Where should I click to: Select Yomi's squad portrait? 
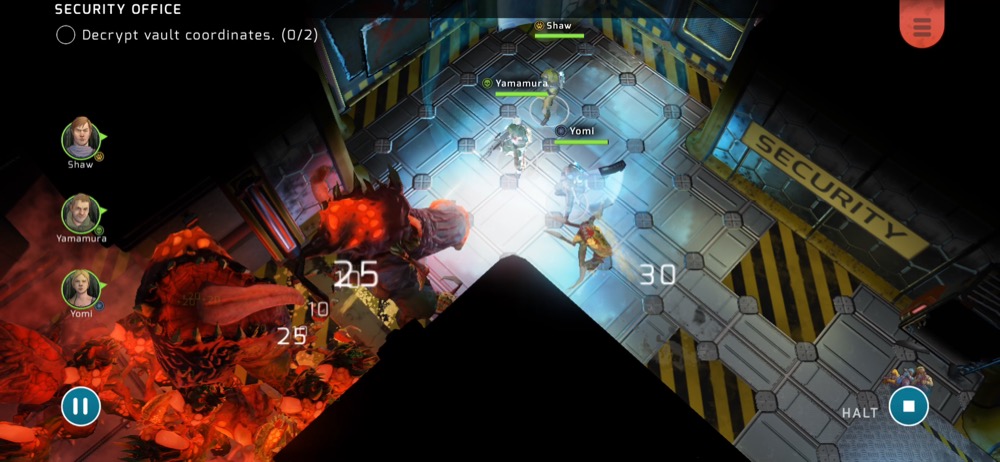[x=80, y=289]
